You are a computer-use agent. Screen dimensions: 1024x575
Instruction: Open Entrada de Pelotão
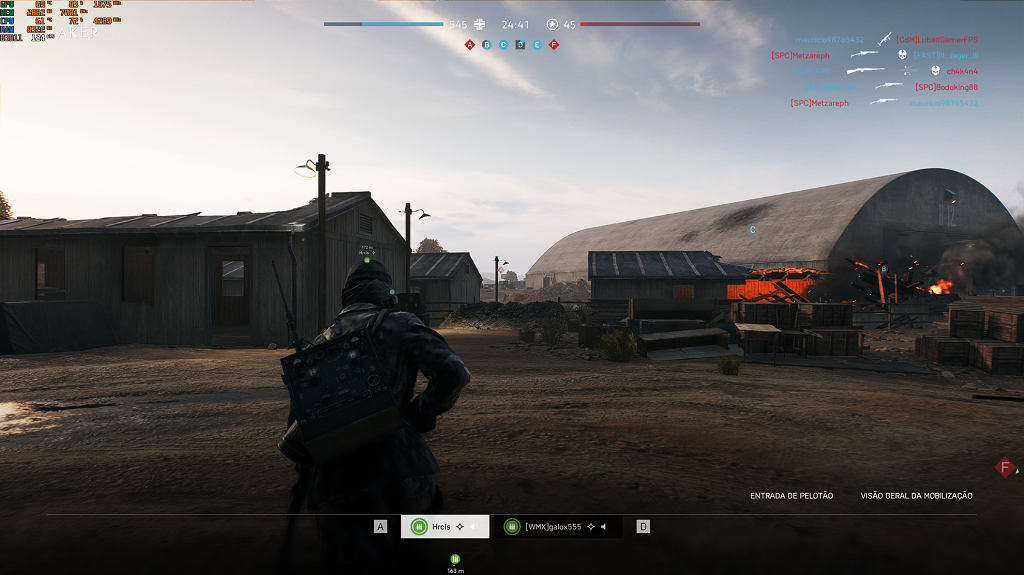click(x=791, y=496)
